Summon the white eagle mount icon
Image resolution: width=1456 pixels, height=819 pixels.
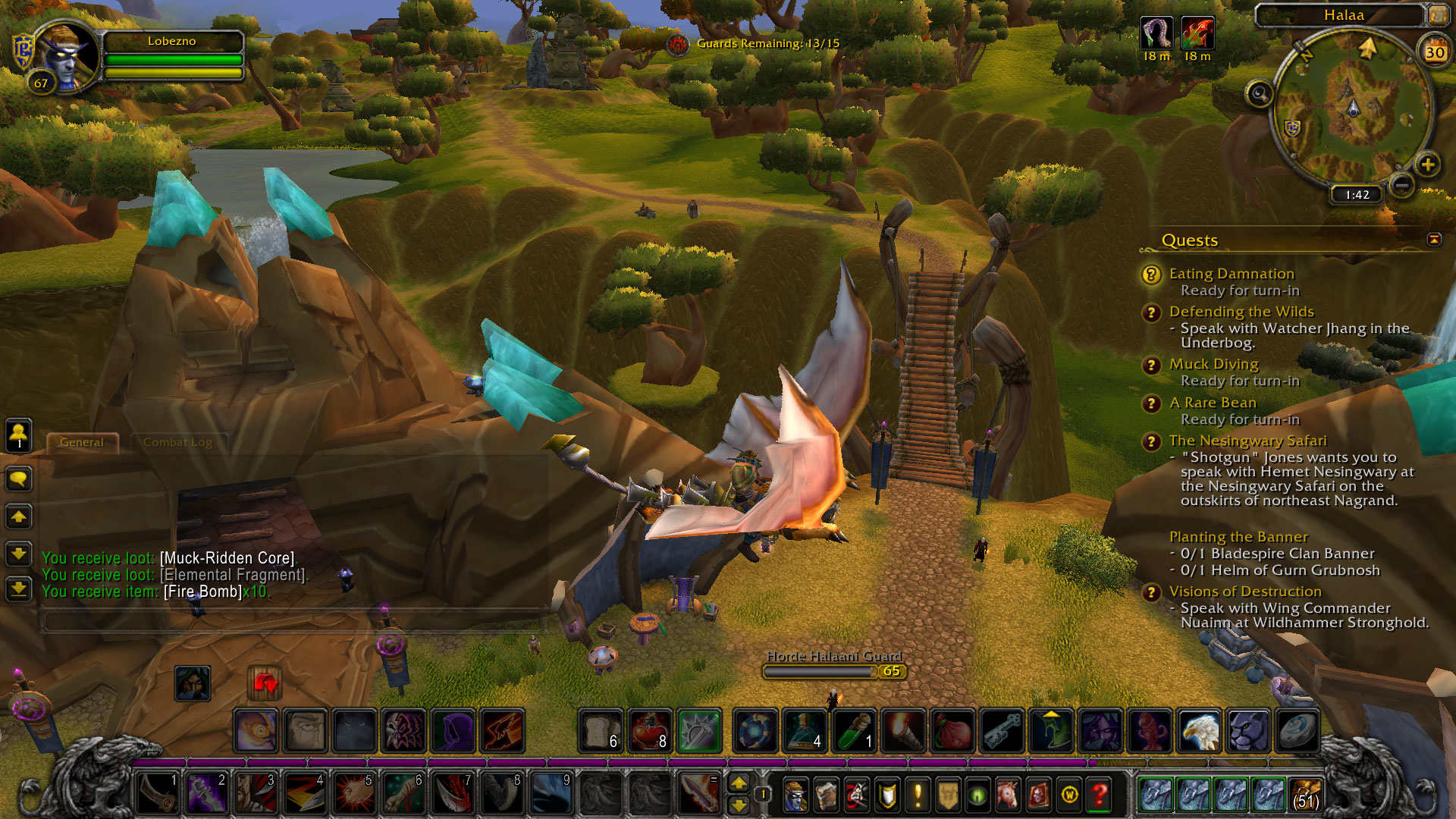(x=1200, y=731)
